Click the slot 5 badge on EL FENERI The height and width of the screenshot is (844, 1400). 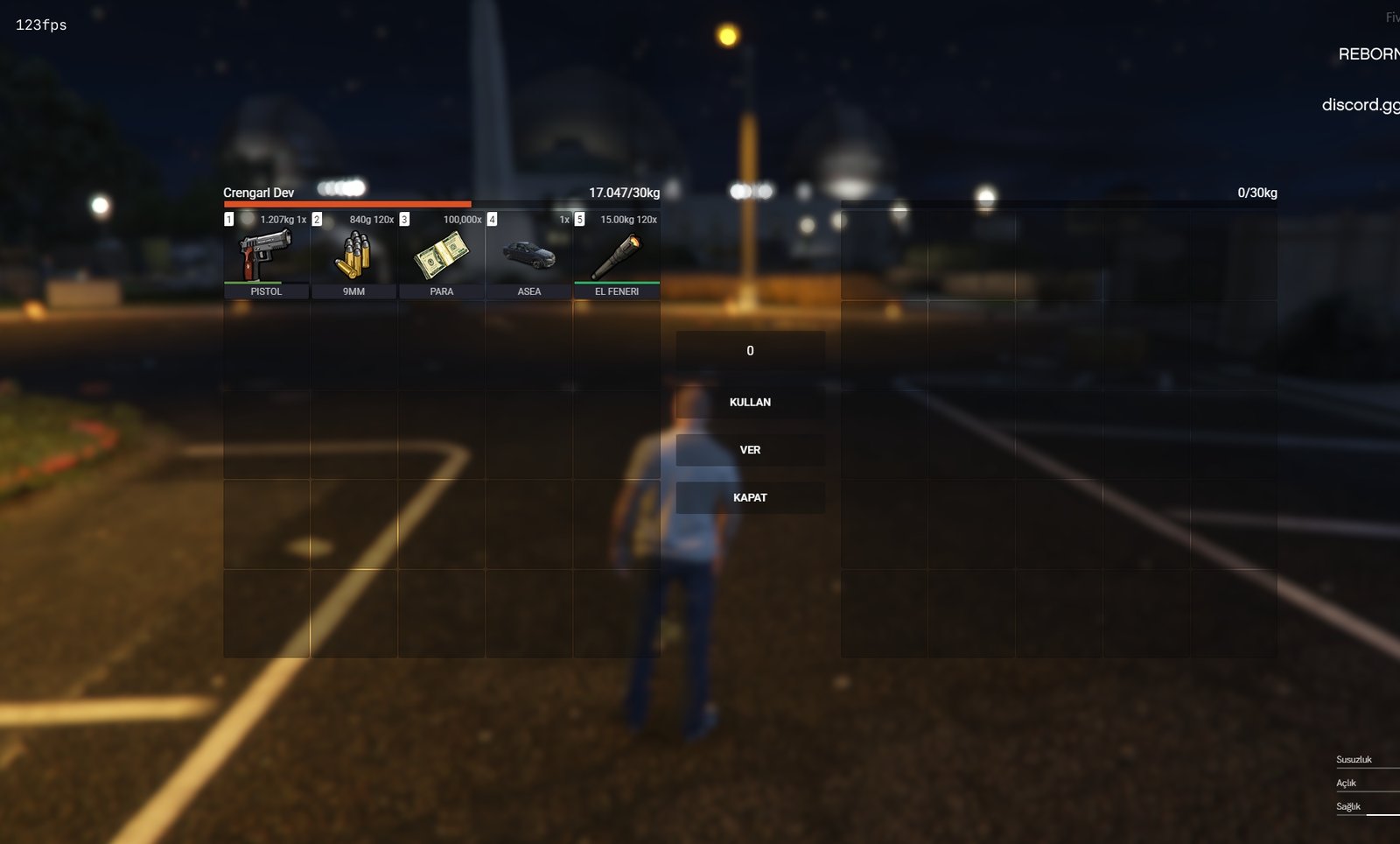579,220
